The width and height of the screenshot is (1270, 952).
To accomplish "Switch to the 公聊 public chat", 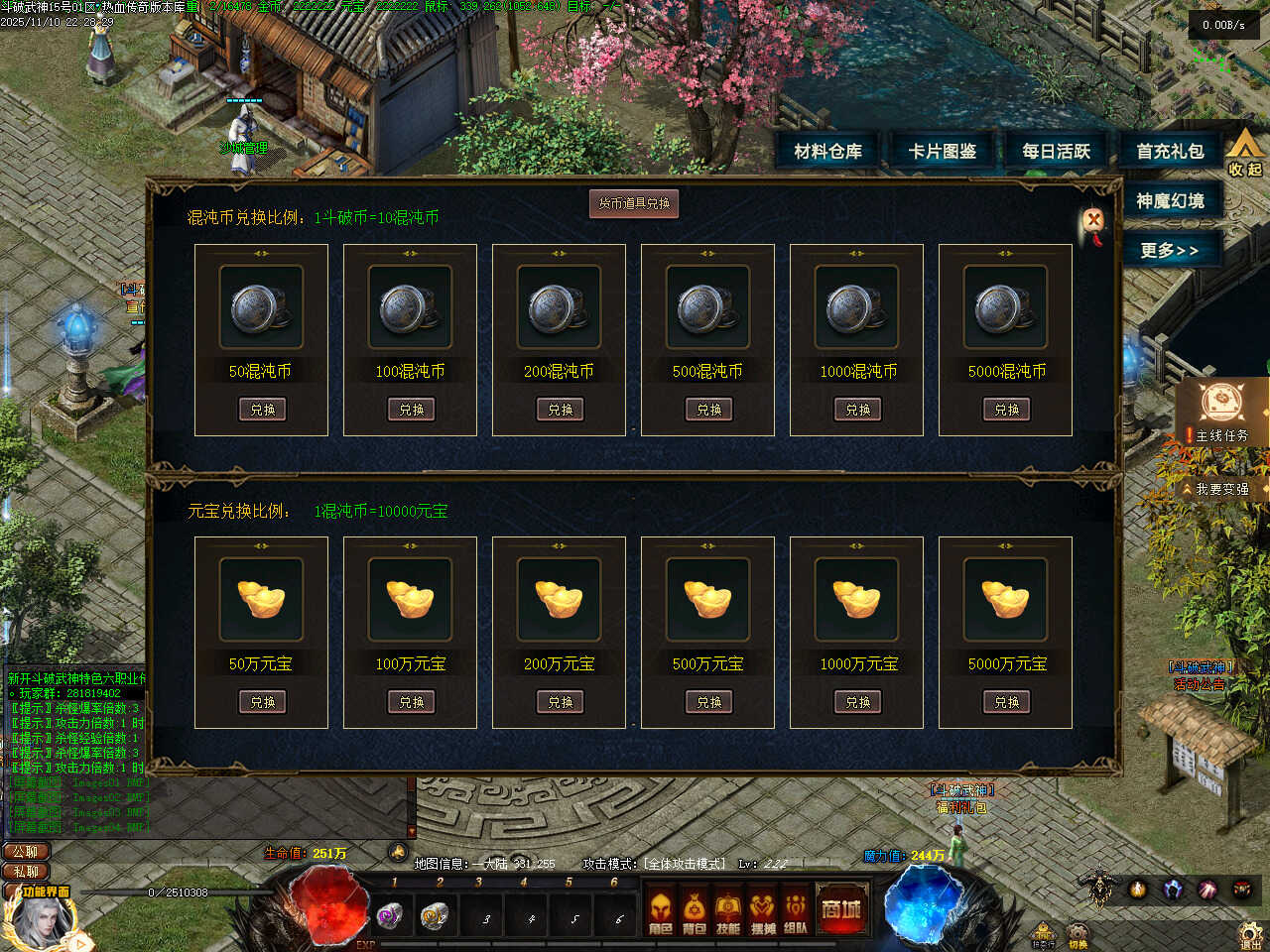I will [26, 852].
